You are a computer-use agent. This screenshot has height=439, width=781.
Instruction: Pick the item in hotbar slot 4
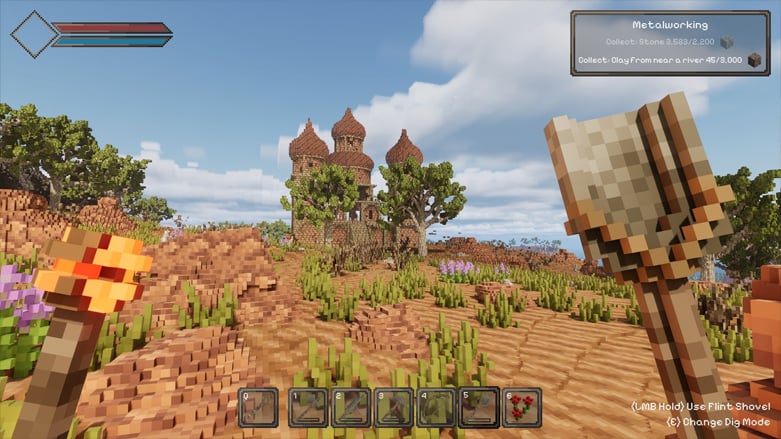click(436, 408)
